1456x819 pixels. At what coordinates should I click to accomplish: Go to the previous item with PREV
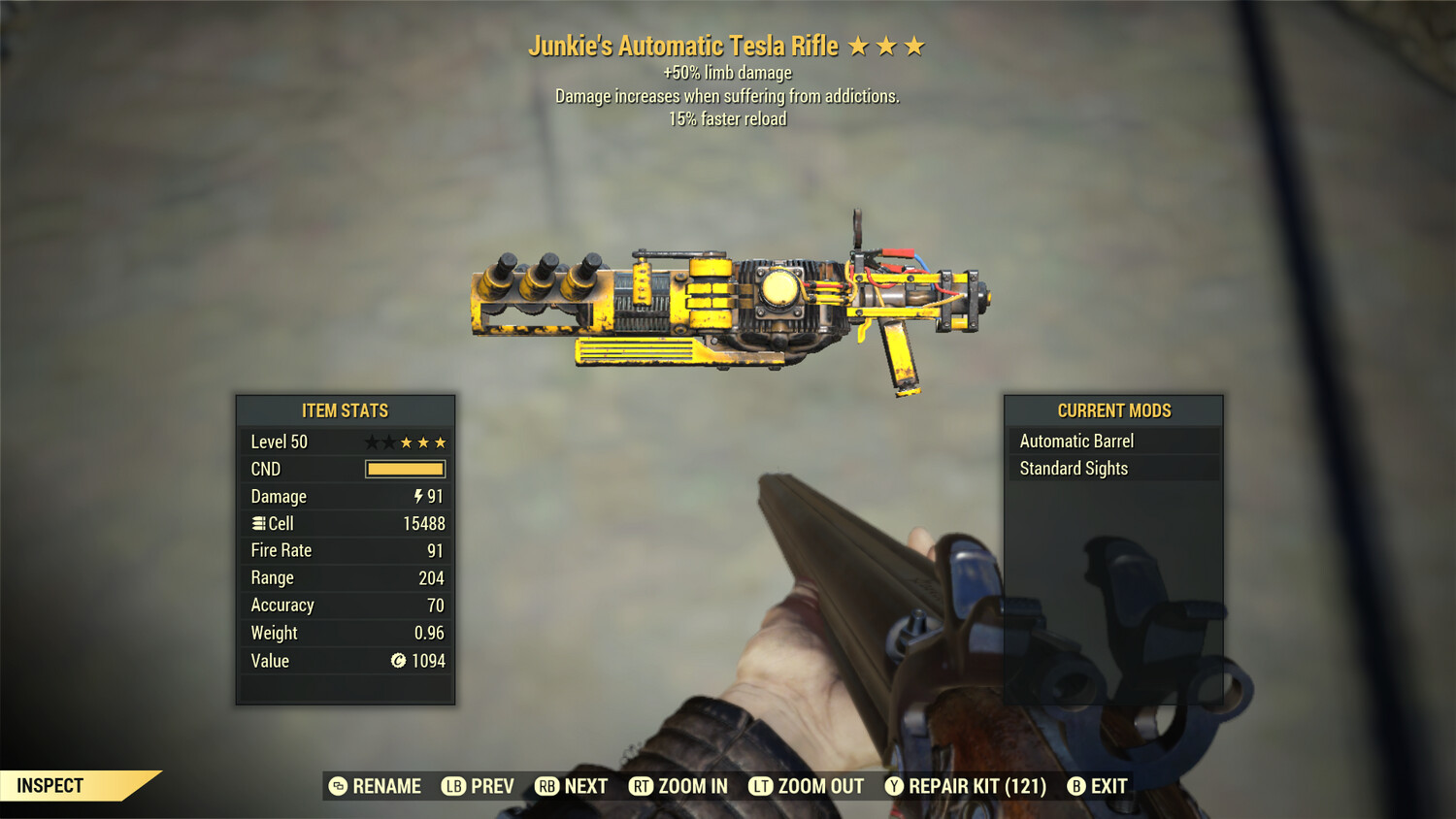tap(479, 786)
